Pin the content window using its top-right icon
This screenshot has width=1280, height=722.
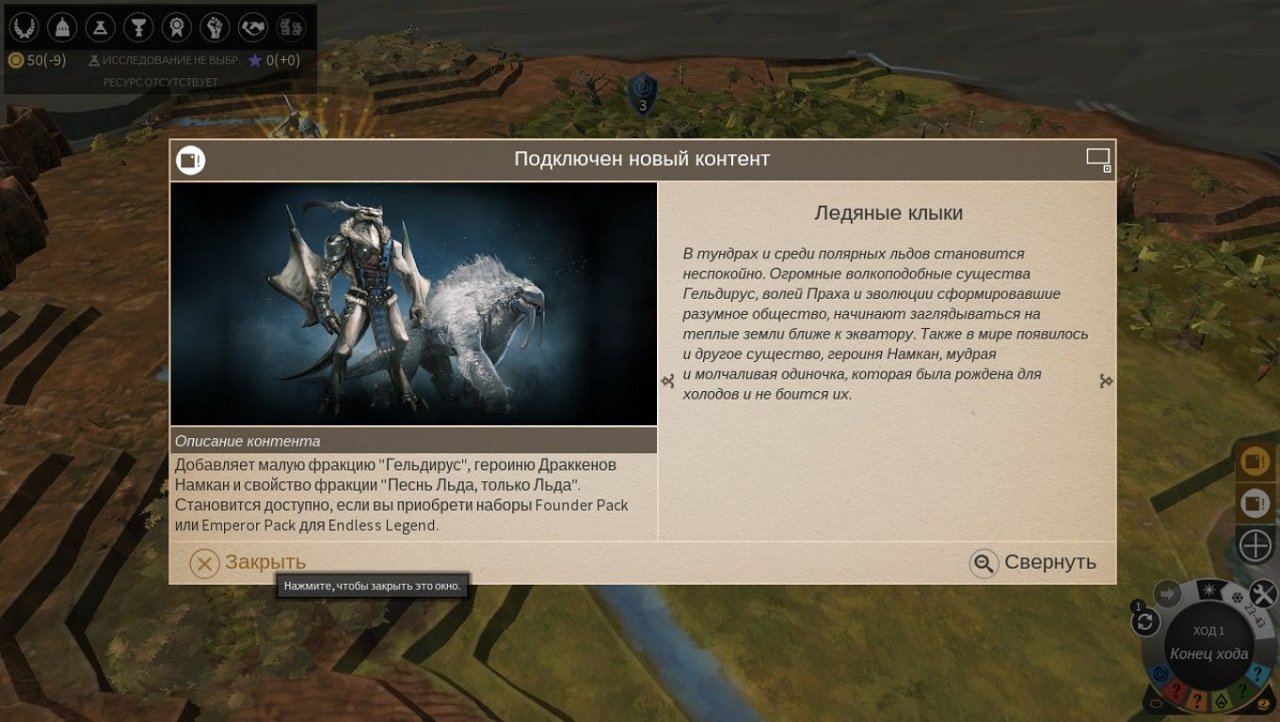1100,157
